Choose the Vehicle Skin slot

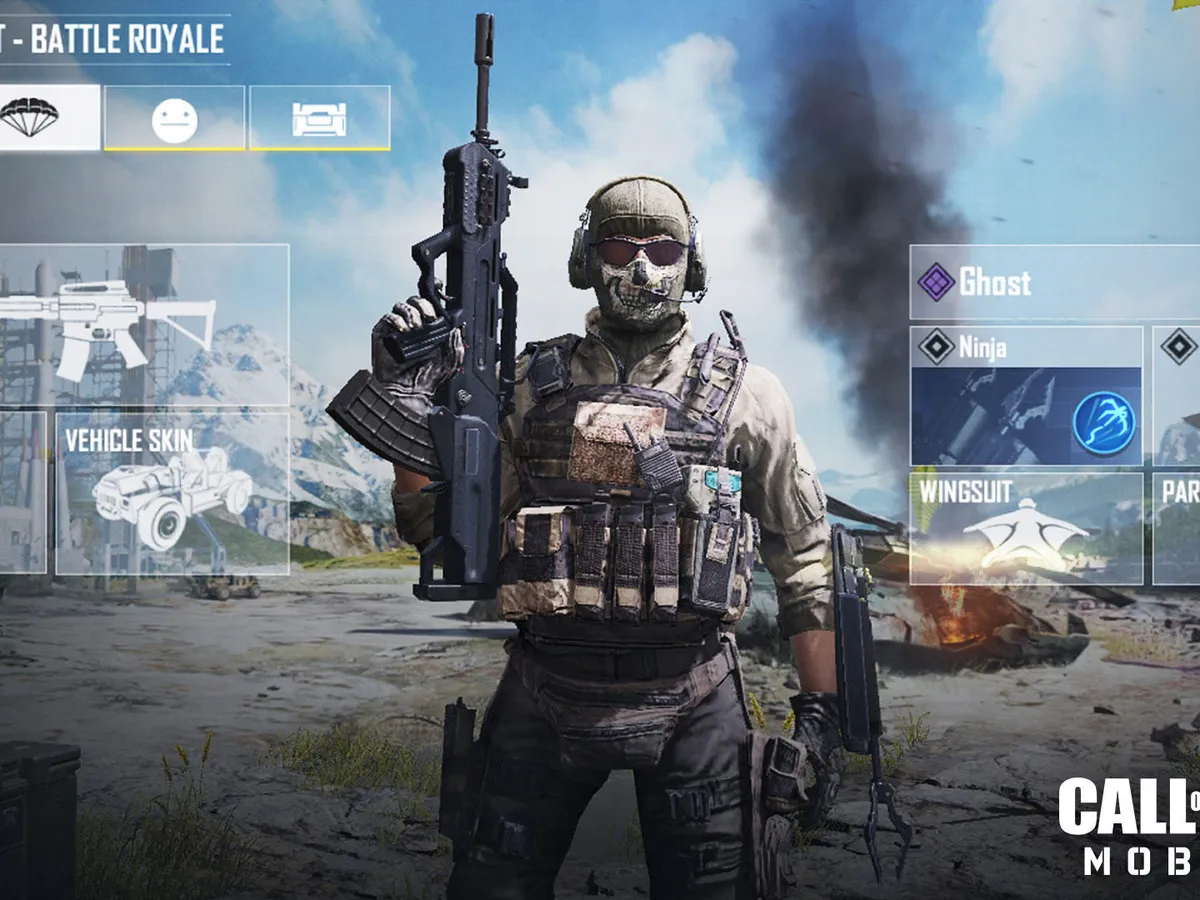[172, 494]
